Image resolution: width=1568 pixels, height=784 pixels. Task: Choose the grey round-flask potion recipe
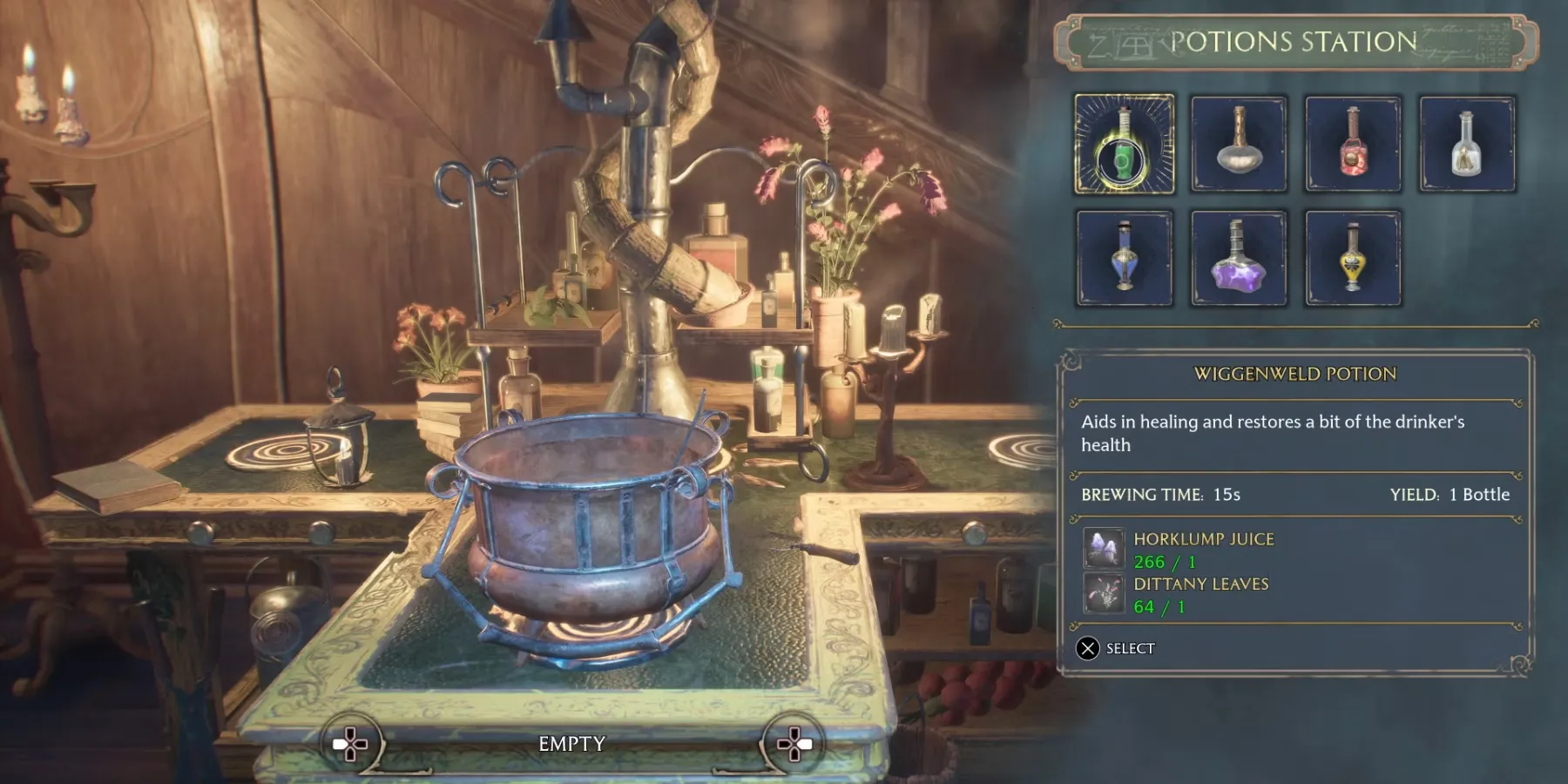tap(1238, 144)
